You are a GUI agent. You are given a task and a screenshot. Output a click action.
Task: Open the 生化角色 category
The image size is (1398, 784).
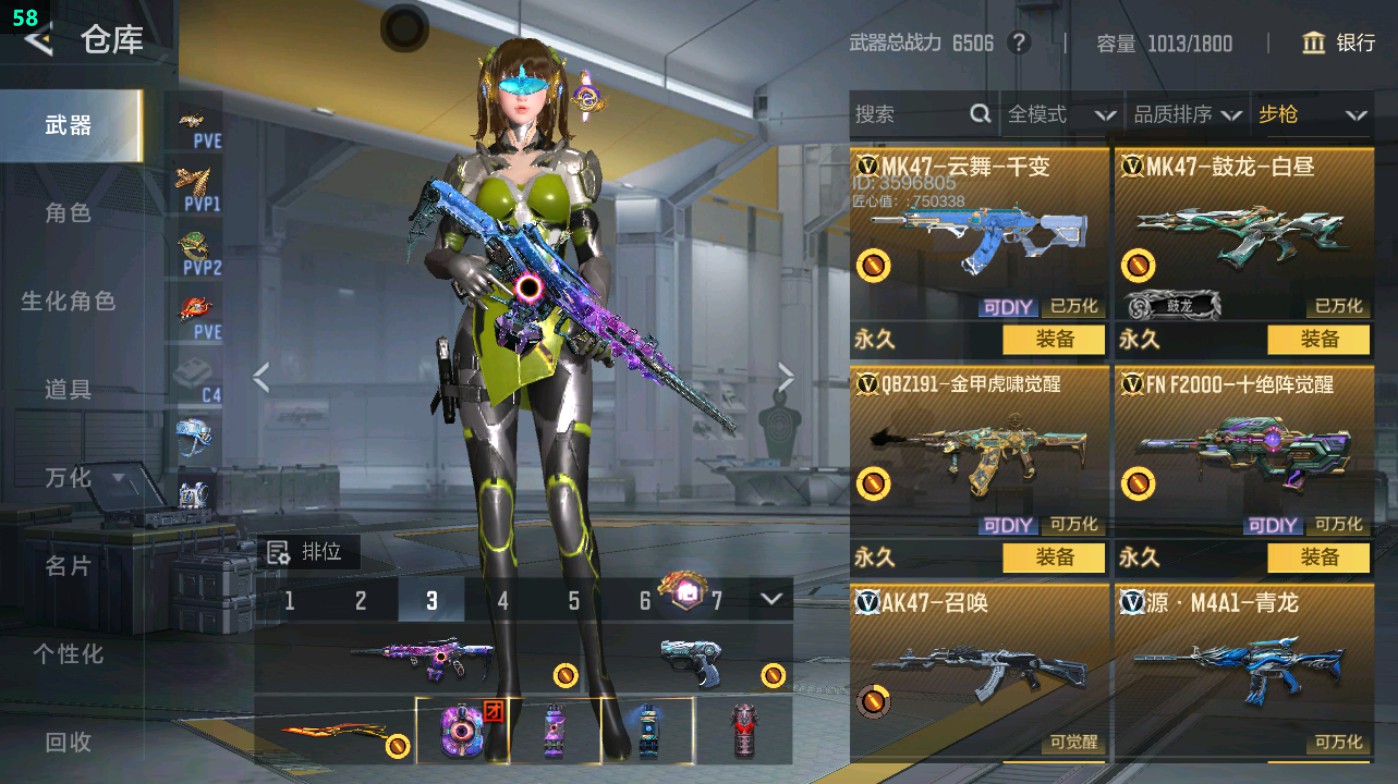tap(68, 301)
